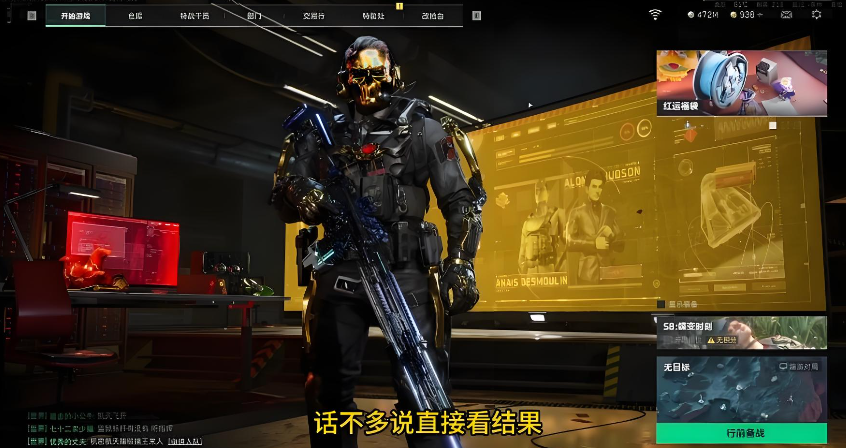
Task: Click the 行前备战 green button
Action: (741, 434)
